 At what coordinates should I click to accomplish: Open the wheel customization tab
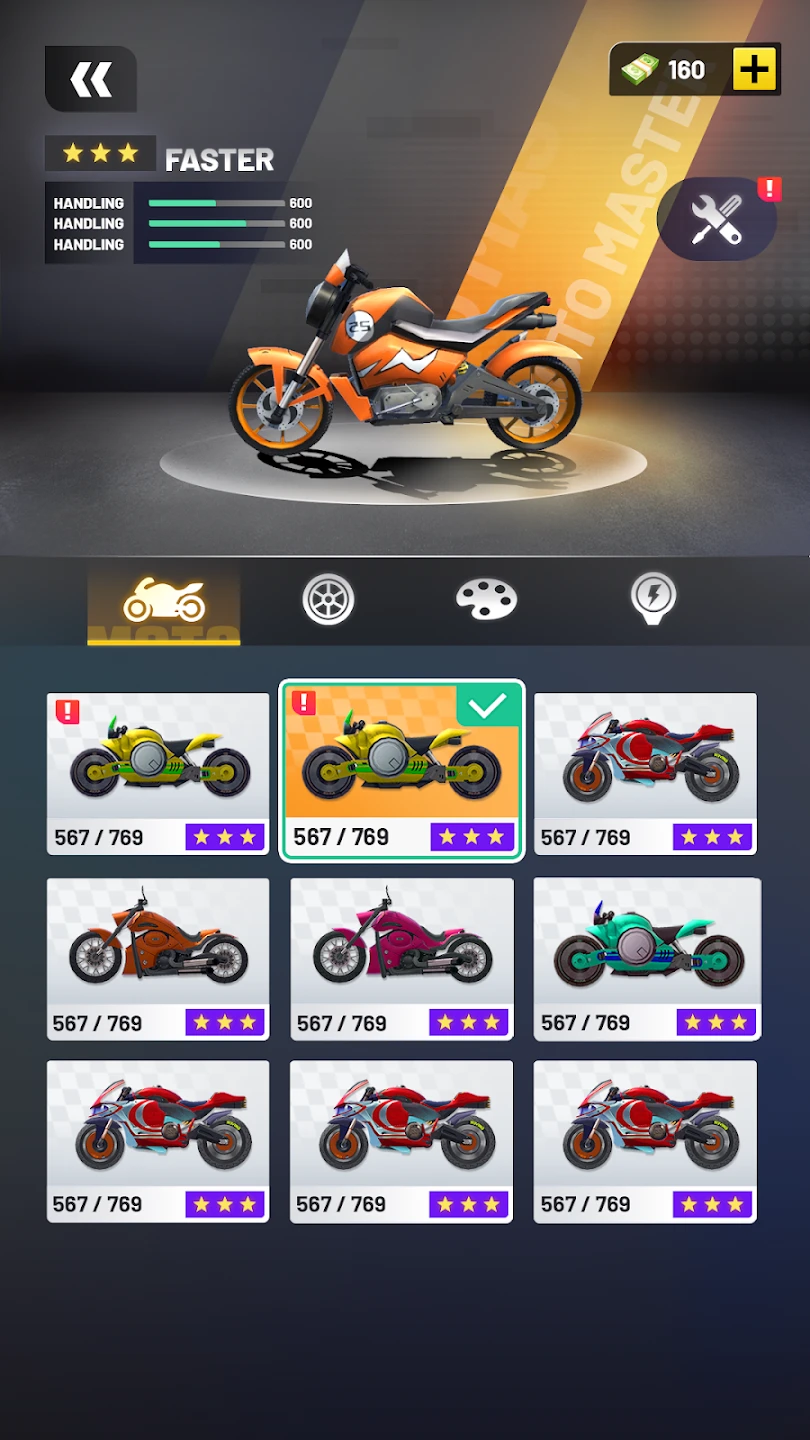[x=328, y=600]
